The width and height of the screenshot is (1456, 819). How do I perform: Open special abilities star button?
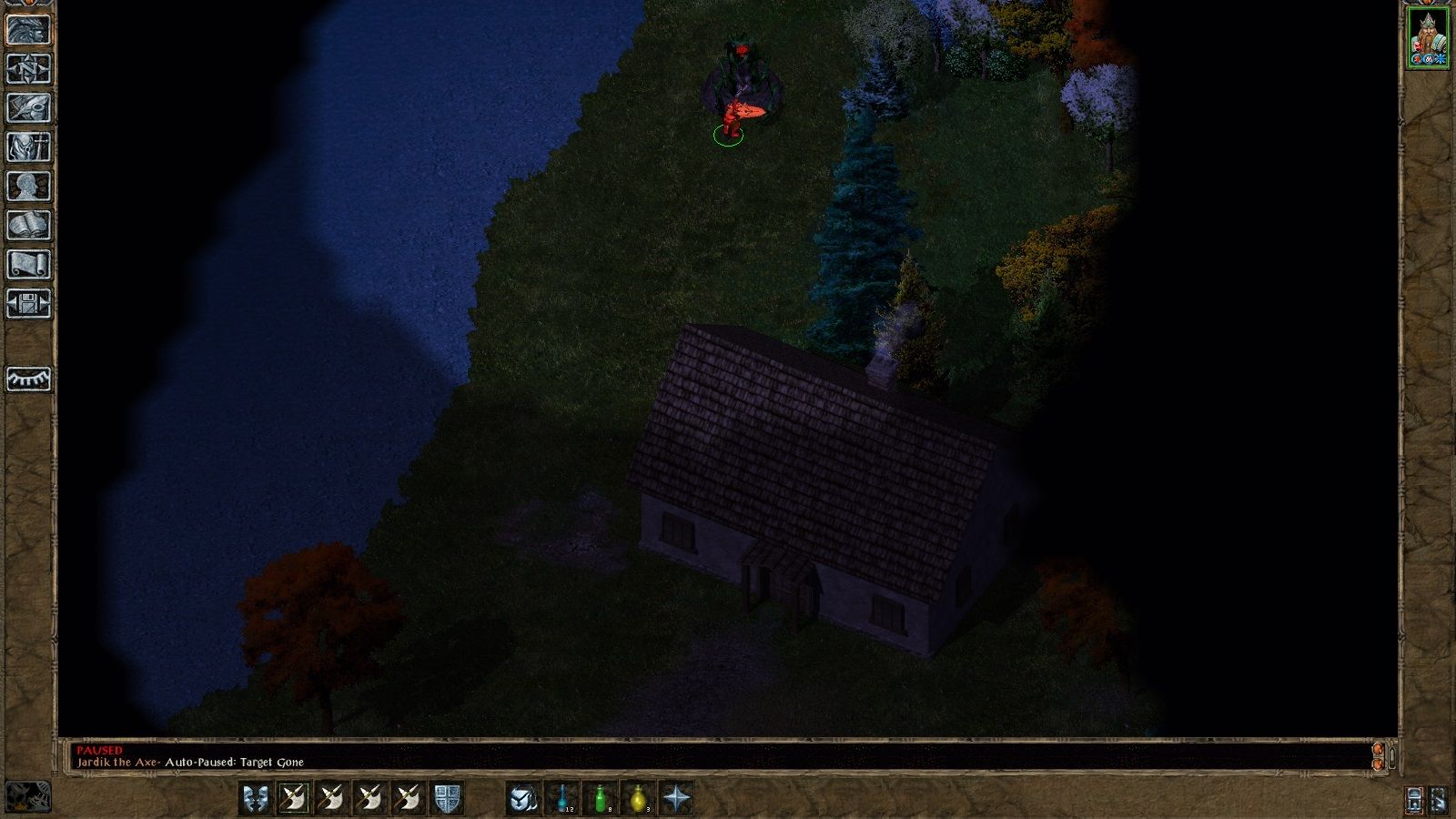[676, 798]
